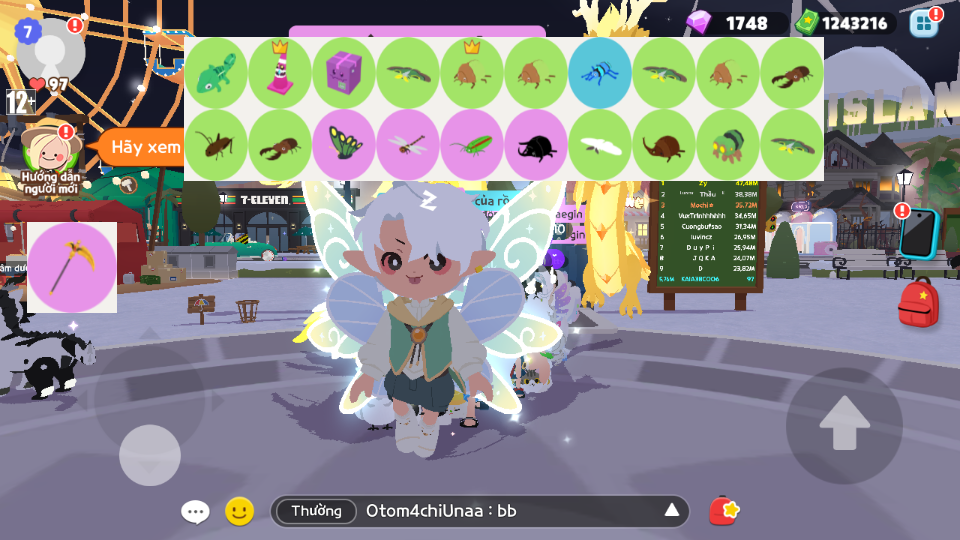
Task: Select the dragonfly slot
Action: coord(408,145)
